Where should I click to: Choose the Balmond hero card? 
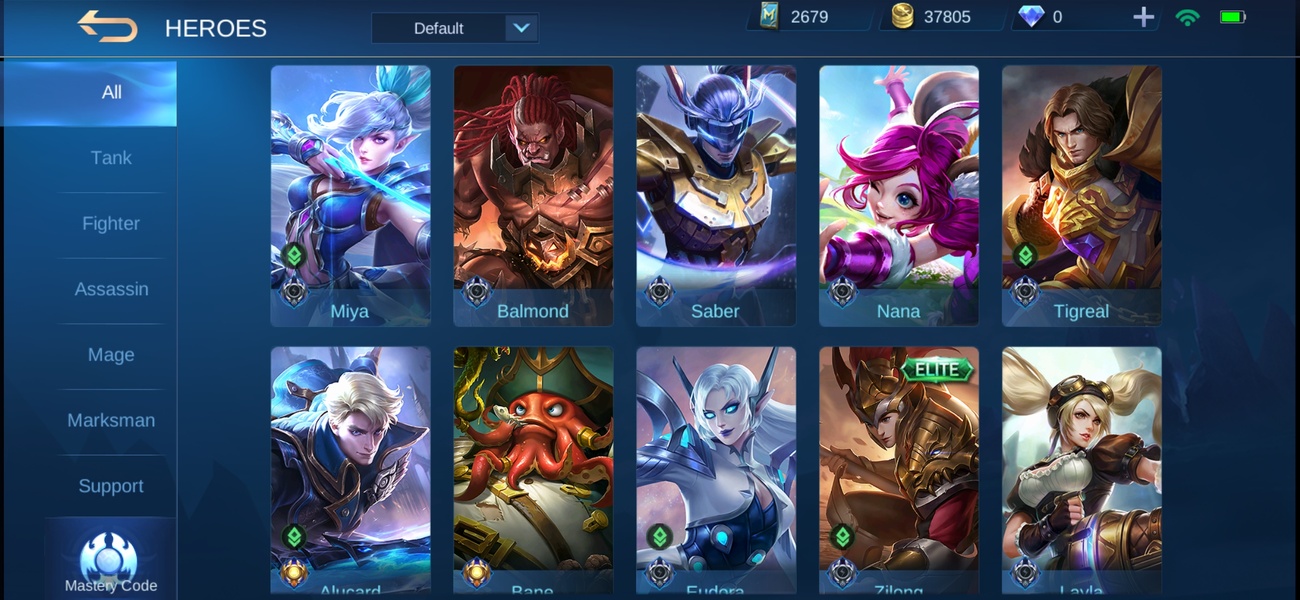click(x=533, y=195)
